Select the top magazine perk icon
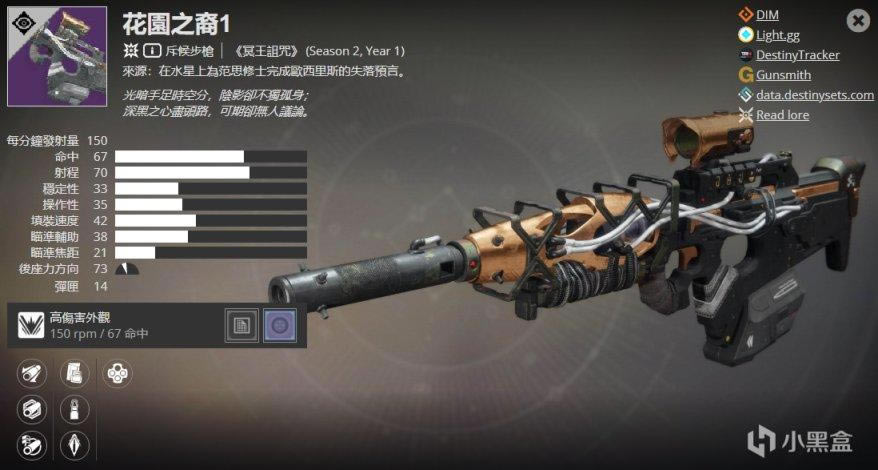The height and width of the screenshot is (470, 878). pos(74,374)
